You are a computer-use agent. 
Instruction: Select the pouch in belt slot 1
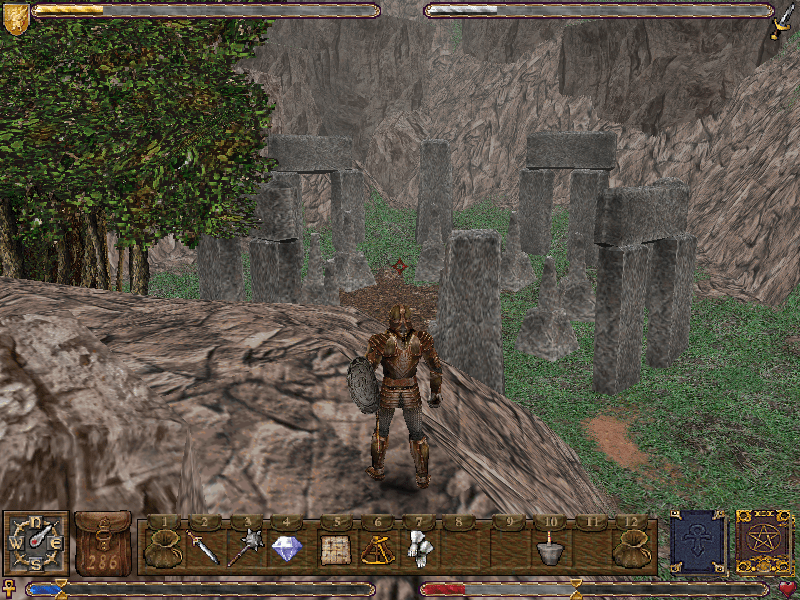click(161, 548)
